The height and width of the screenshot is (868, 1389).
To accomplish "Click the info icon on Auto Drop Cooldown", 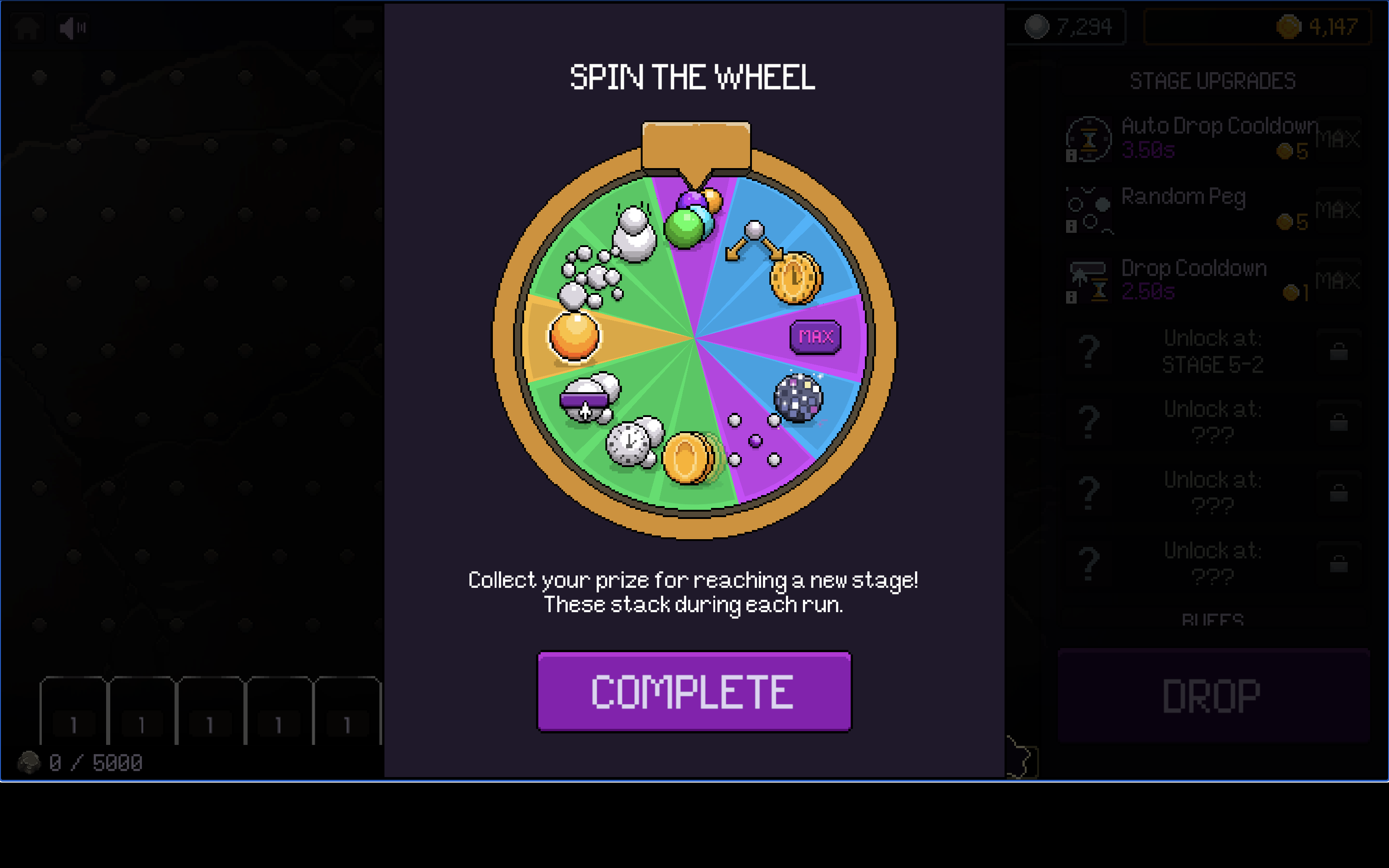I will click(x=1071, y=155).
